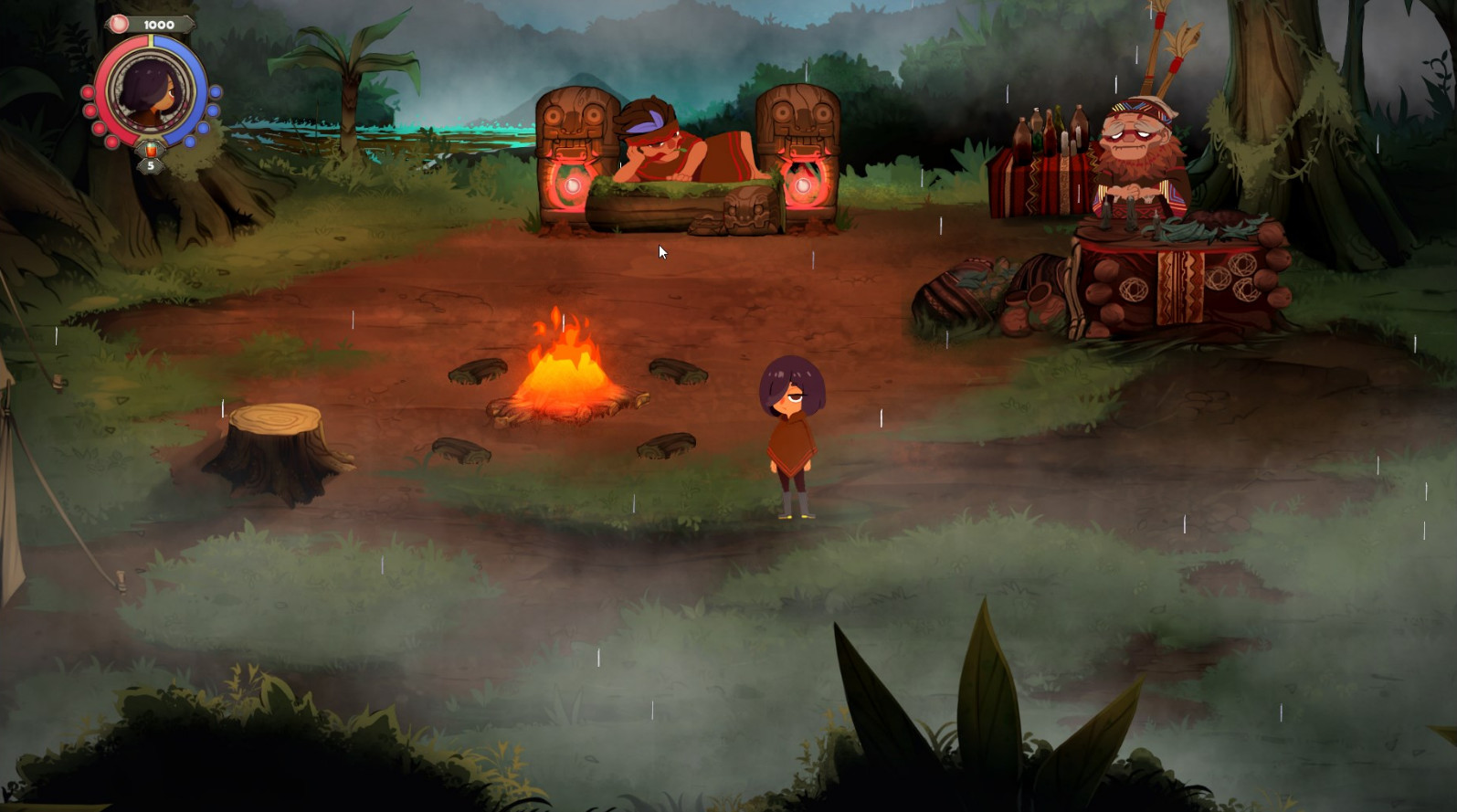
Task: Select the potion flask icon below the portrait
Action: 151,149
